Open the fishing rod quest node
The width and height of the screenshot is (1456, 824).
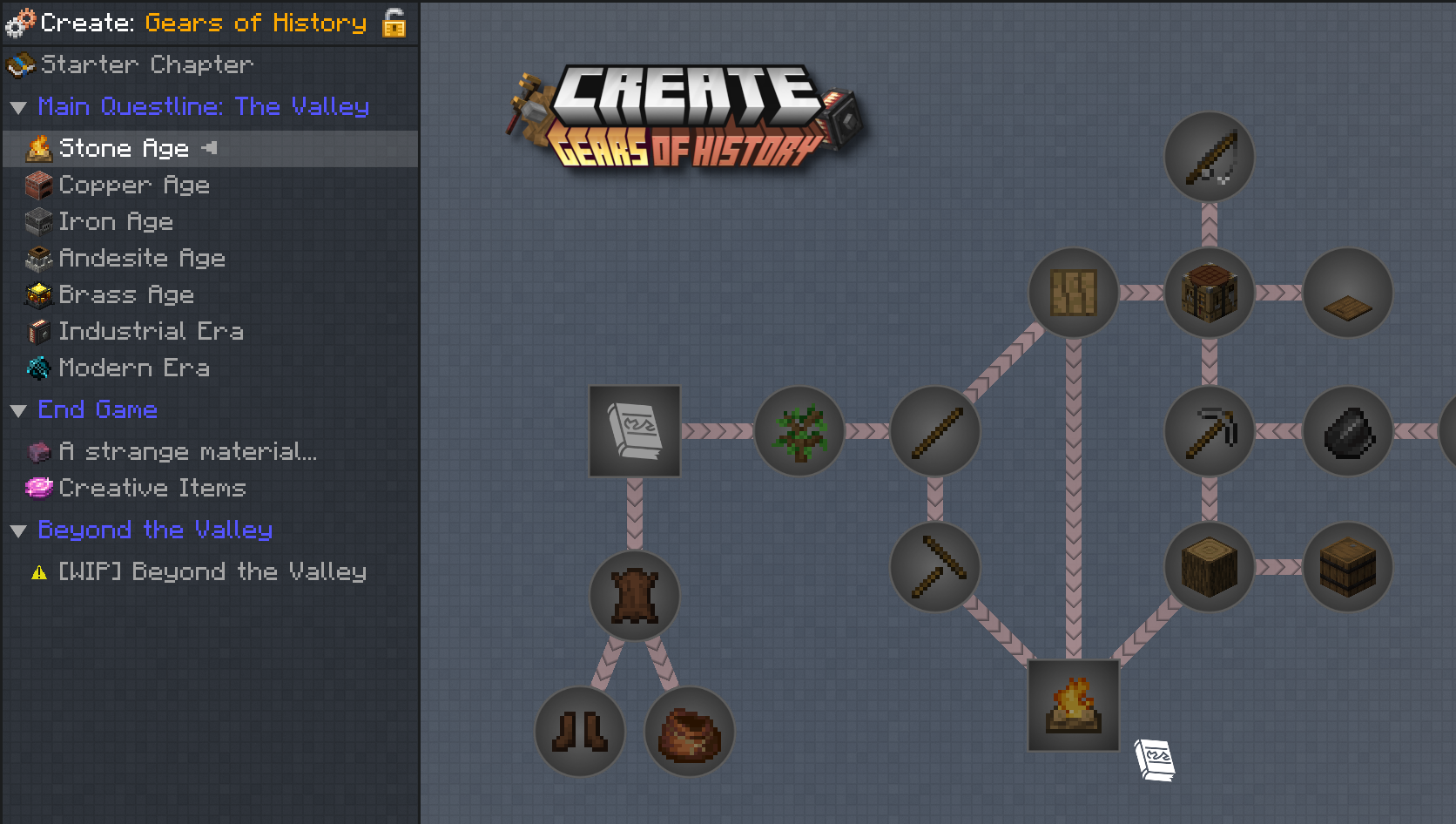click(x=1209, y=157)
